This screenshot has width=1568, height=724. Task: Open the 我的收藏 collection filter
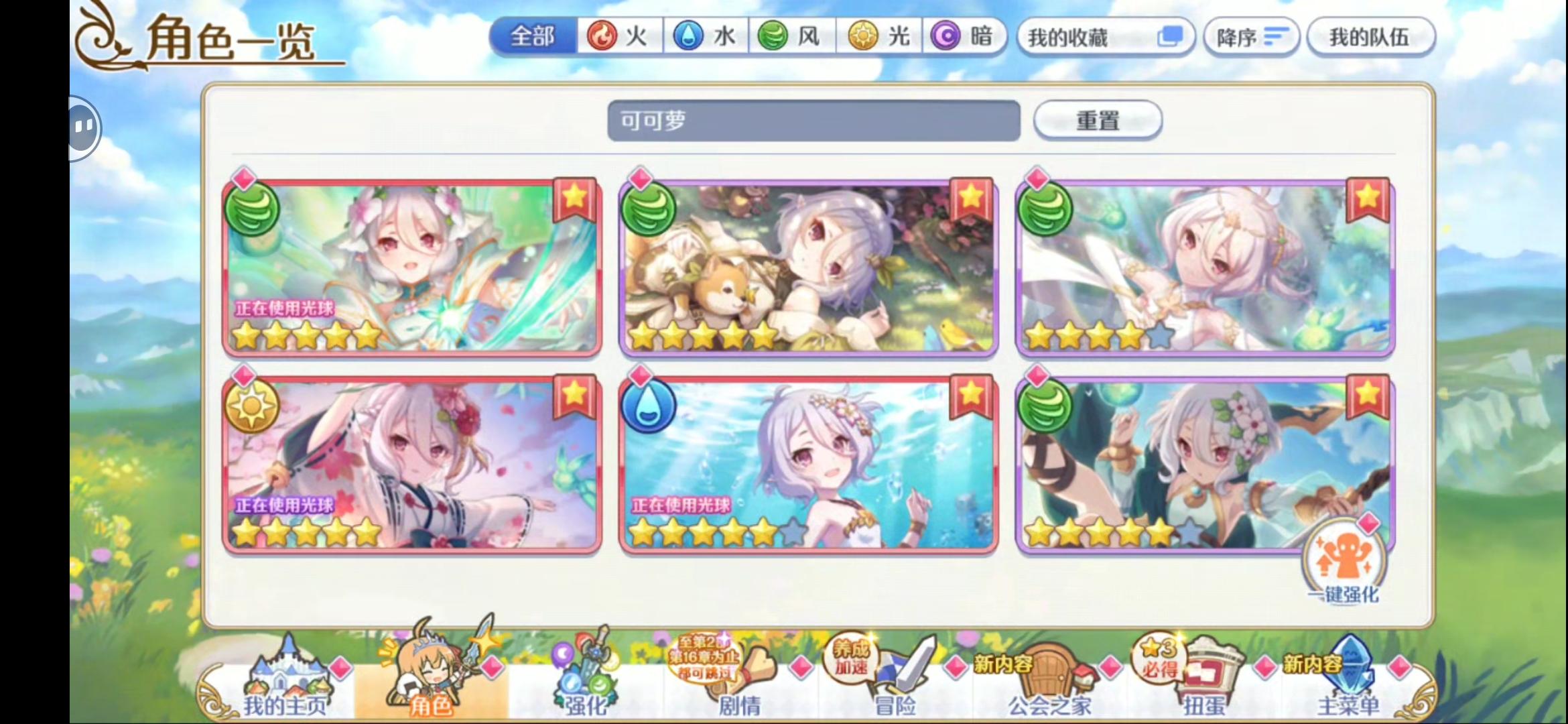point(1106,37)
